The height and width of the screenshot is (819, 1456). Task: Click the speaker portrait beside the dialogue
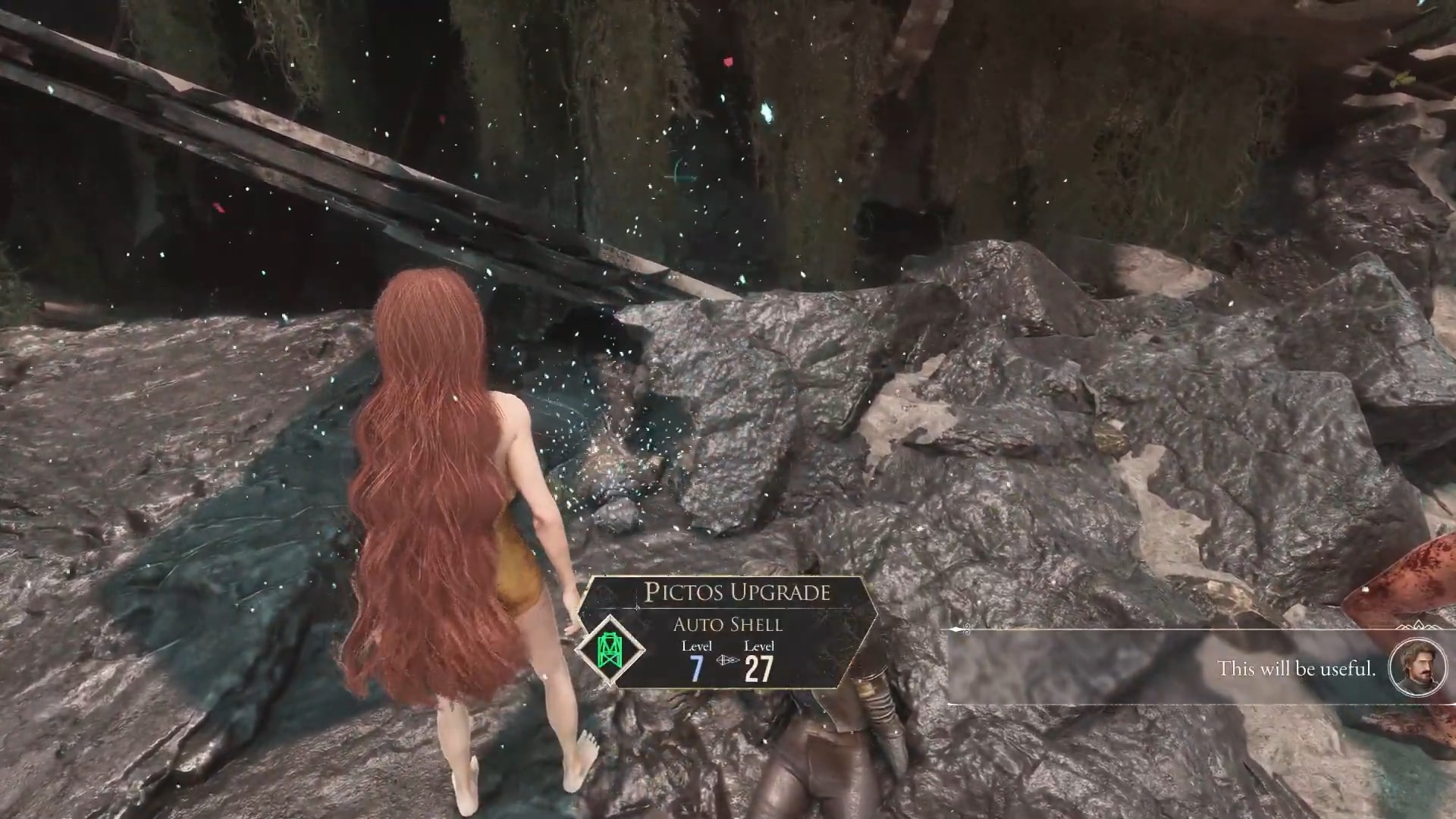pyautogui.click(x=1414, y=667)
